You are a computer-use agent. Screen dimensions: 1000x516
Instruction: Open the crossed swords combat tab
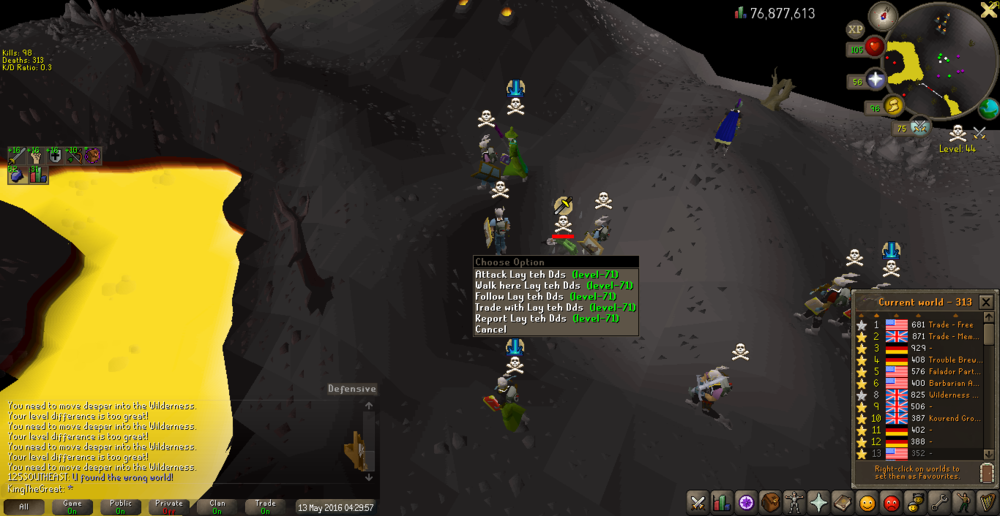tap(697, 502)
